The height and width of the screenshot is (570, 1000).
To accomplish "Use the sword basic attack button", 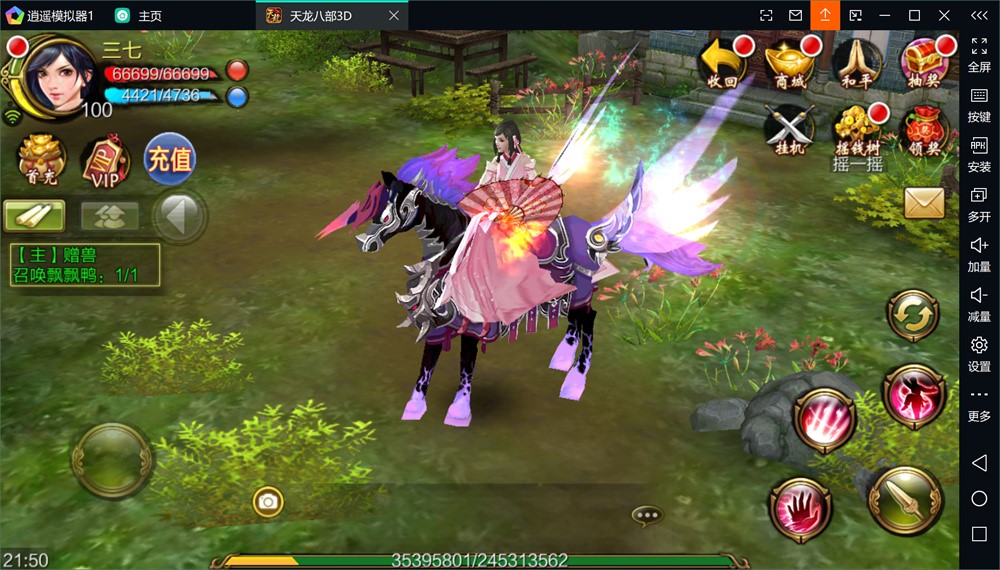I will [906, 500].
